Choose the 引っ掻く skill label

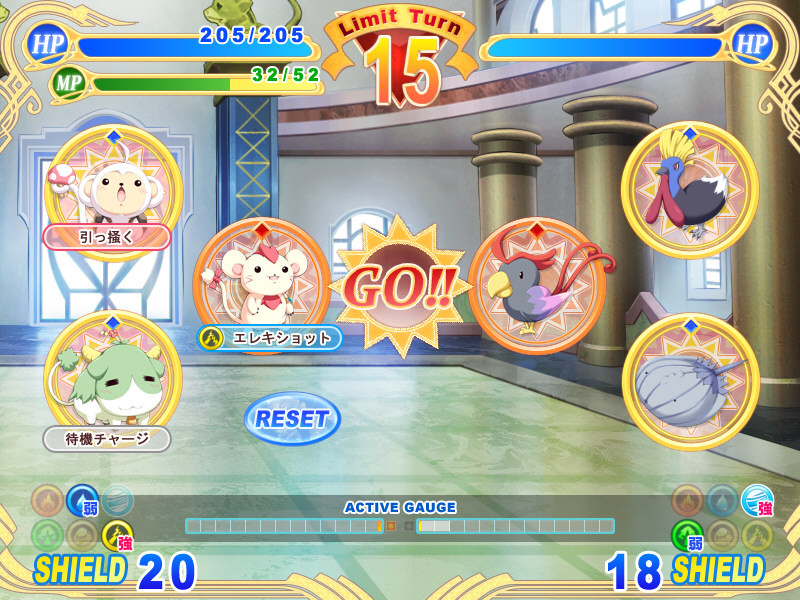coord(107,237)
